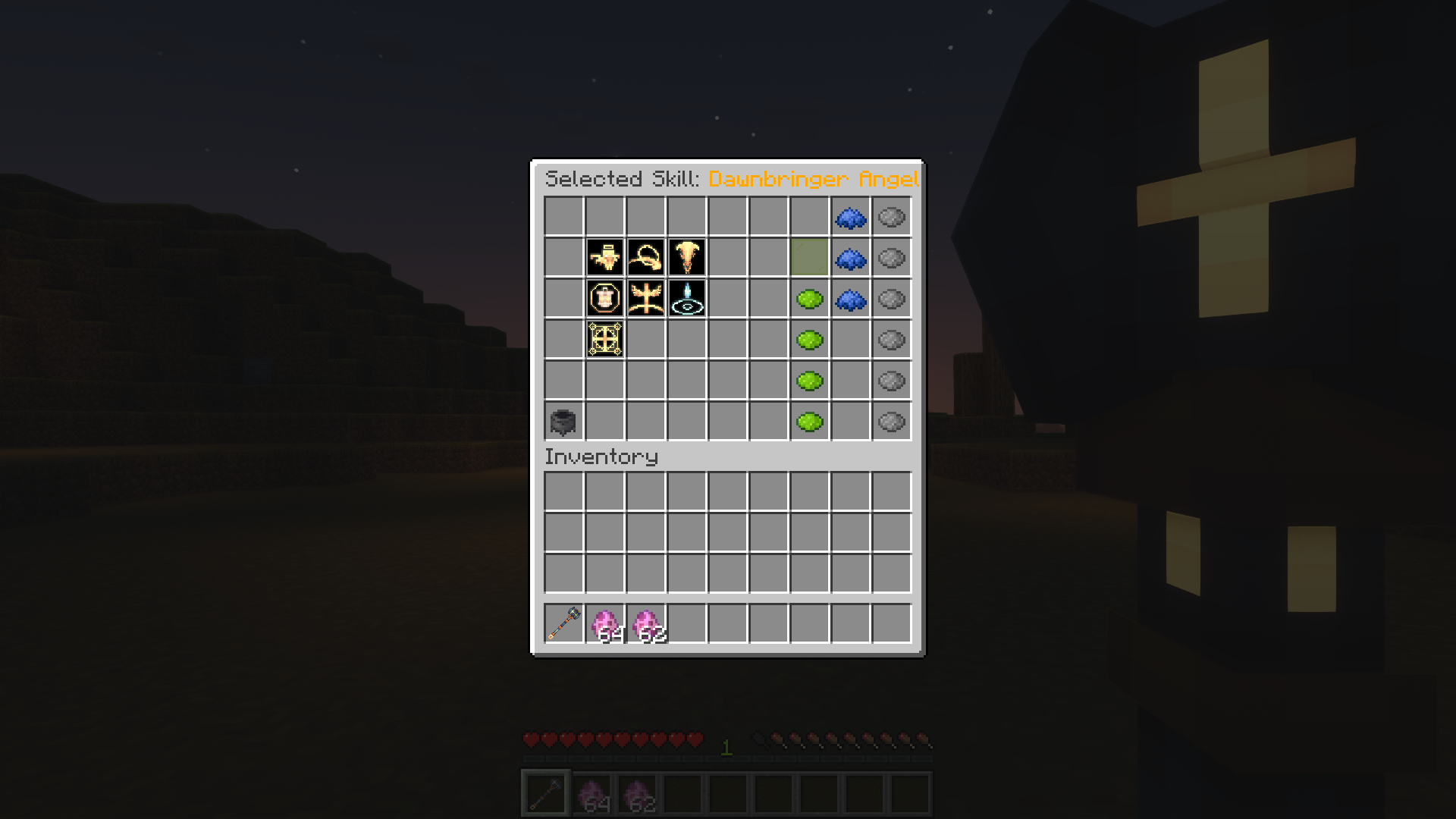Toggle the topmost blue dye skill node
Image resolution: width=1456 pixels, height=819 pixels.
851,218
